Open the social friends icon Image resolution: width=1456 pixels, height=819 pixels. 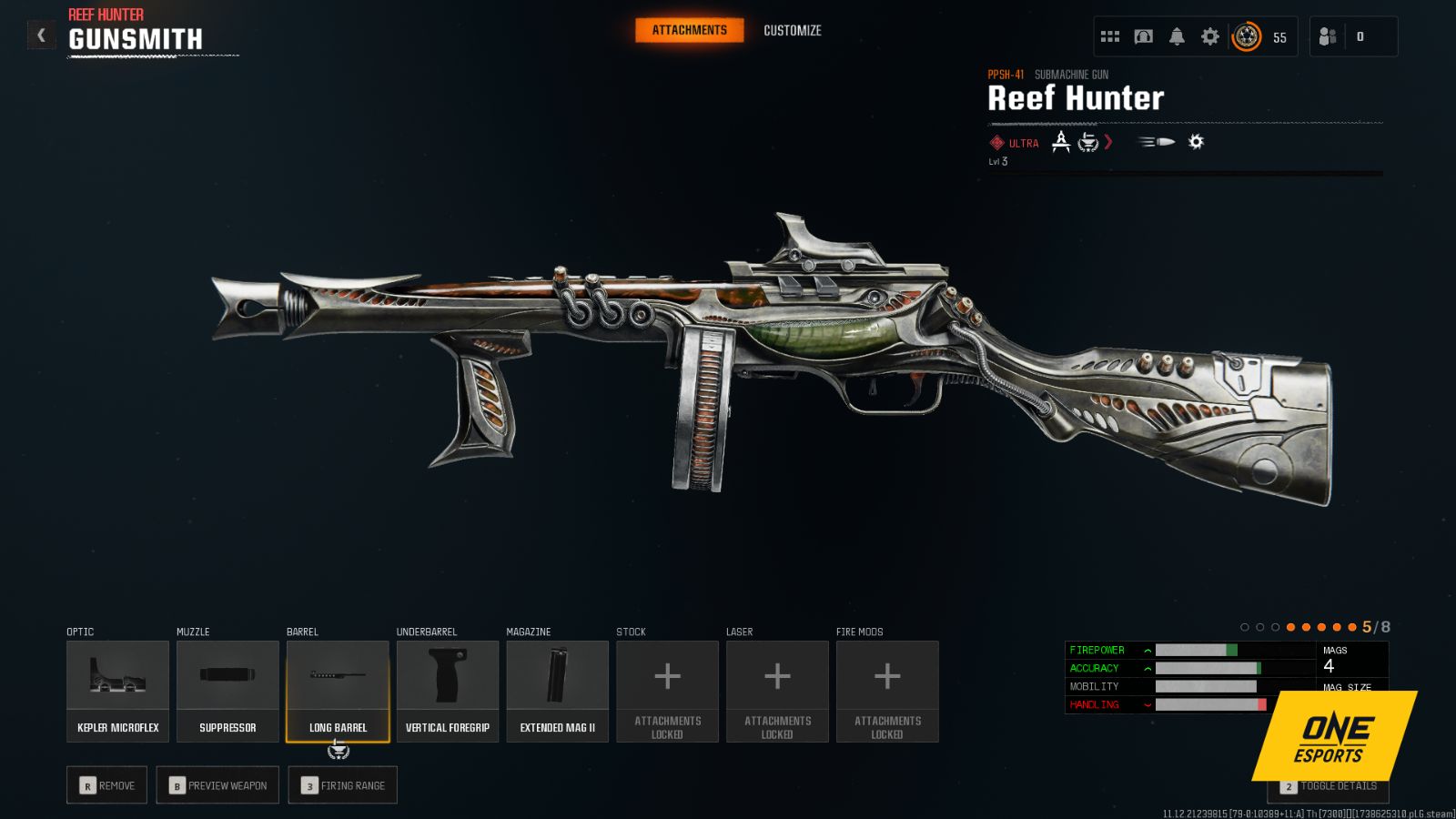(x=1327, y=36)
